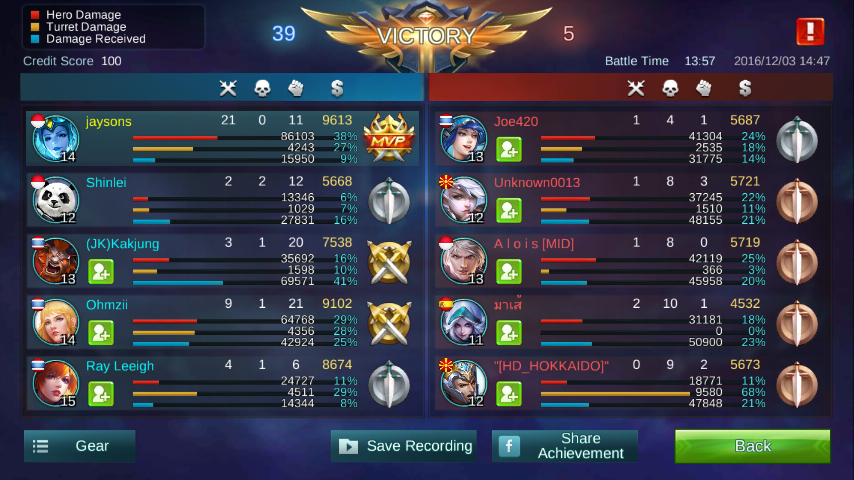The height and width of the screenshot is (480, 854).
Task: Go back from the victory screen
Action: (752, 446)
